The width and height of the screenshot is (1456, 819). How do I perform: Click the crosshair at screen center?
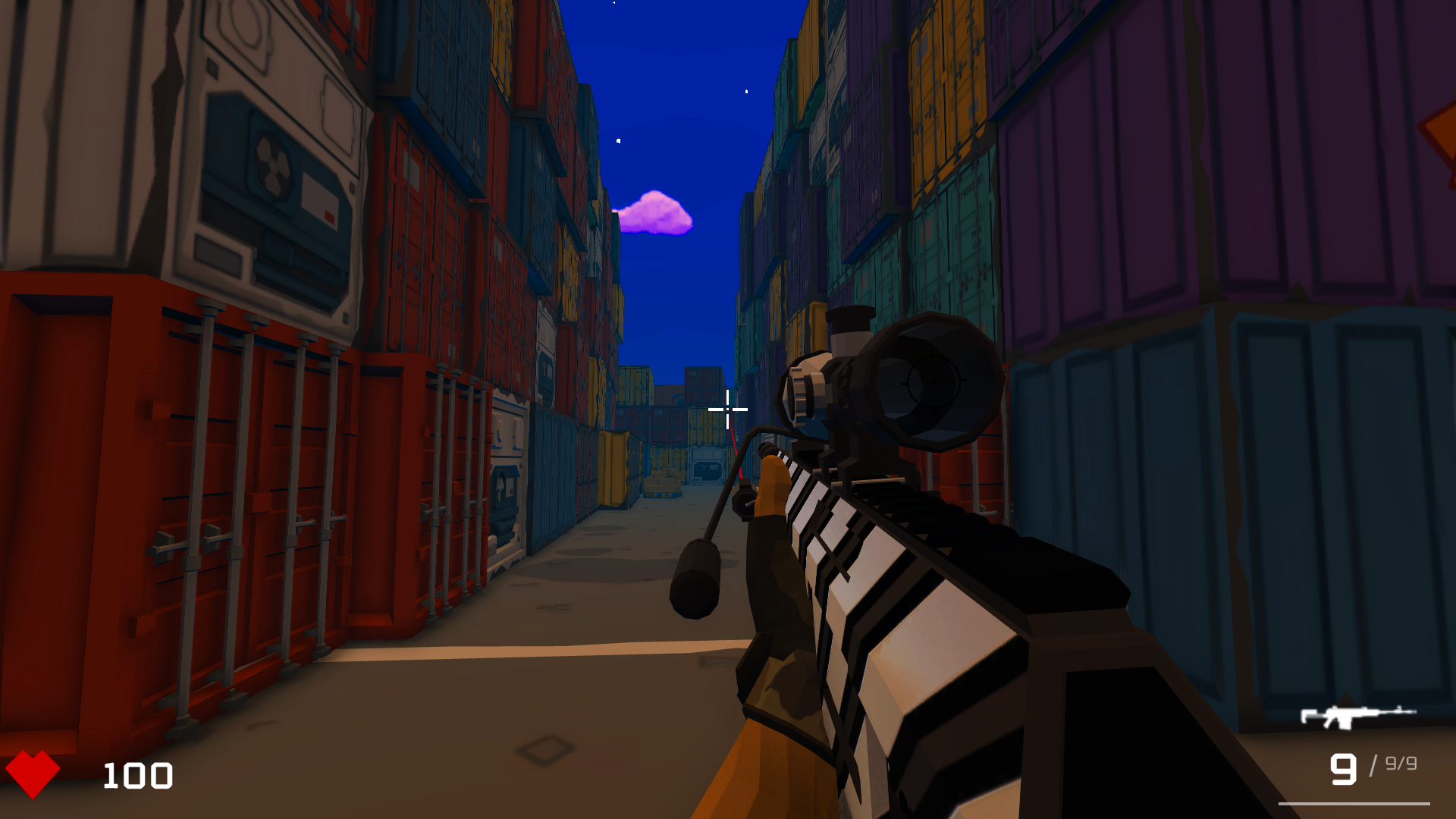(x=726, y=409)
